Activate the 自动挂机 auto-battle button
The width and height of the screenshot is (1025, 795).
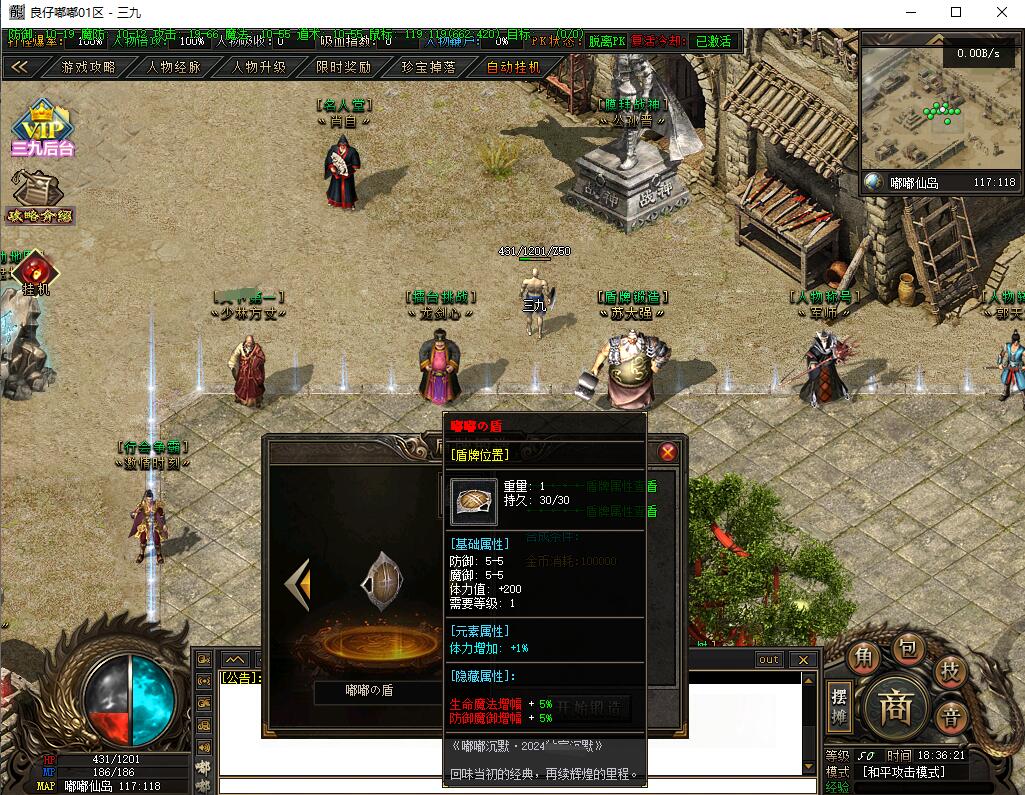(x=514, y=67)
